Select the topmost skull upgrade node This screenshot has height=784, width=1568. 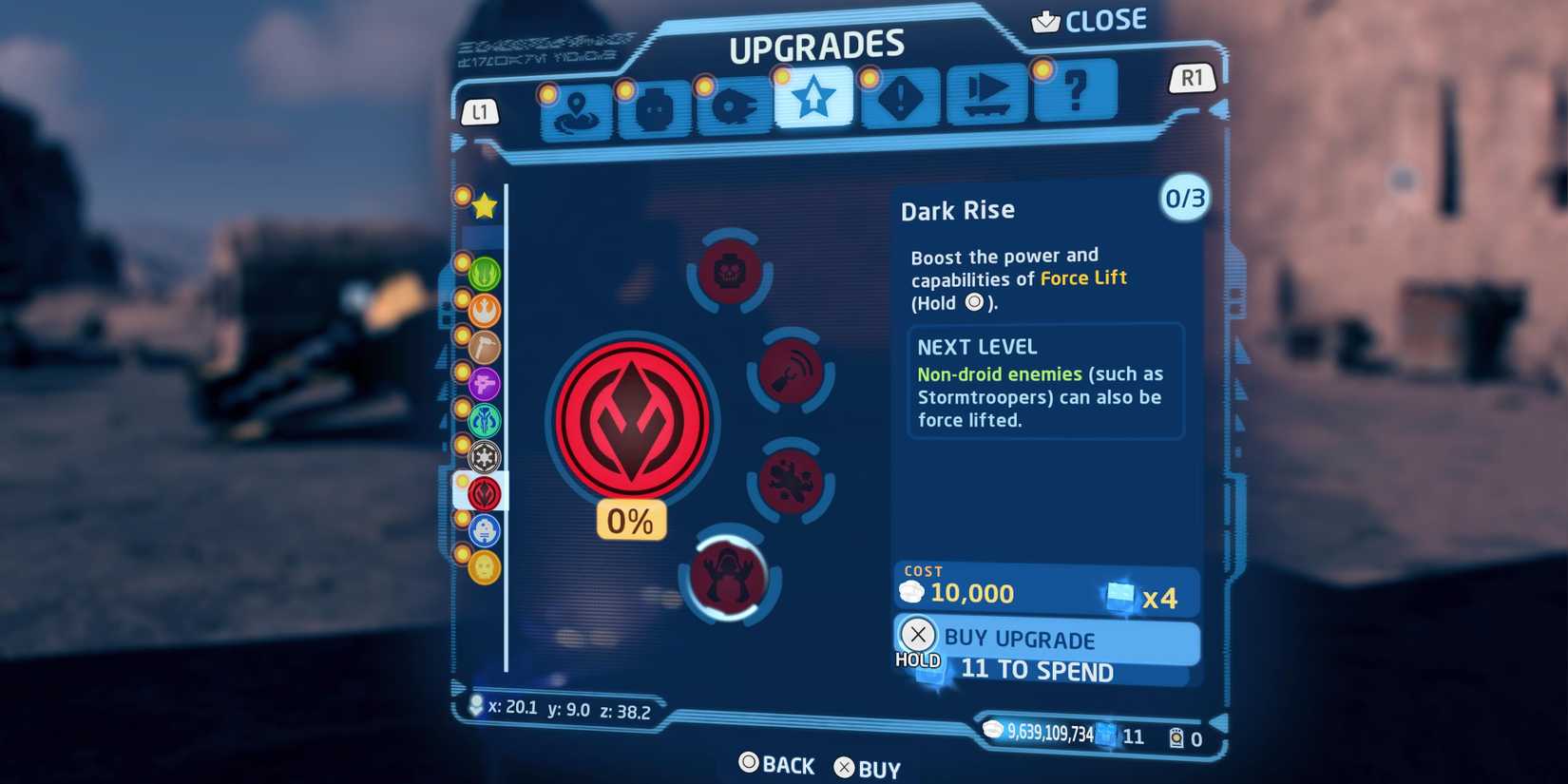pos(730,274)
